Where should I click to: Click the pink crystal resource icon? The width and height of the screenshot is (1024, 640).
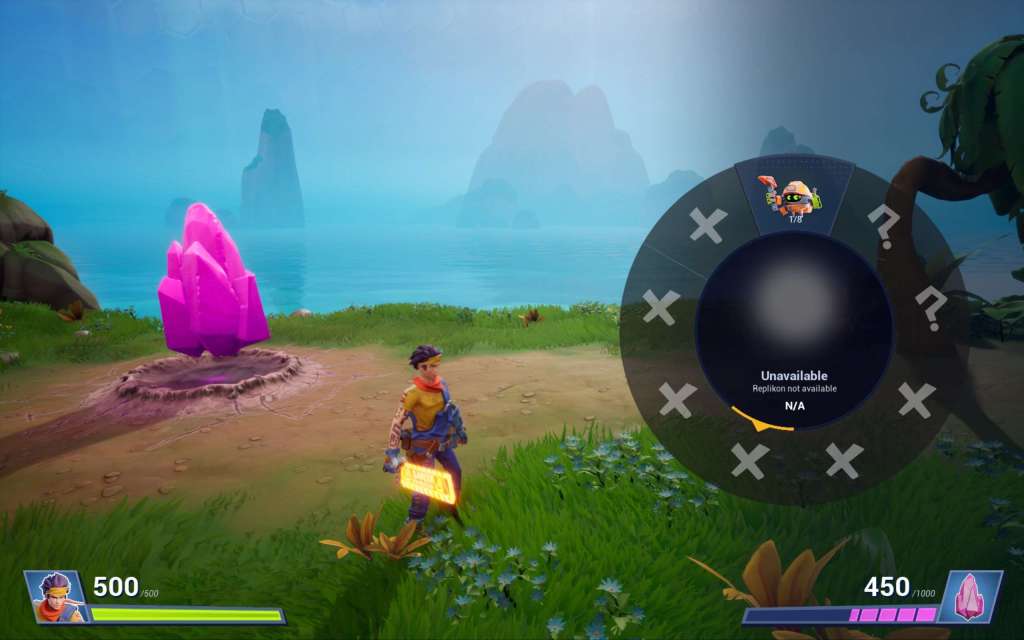[970, 596]
